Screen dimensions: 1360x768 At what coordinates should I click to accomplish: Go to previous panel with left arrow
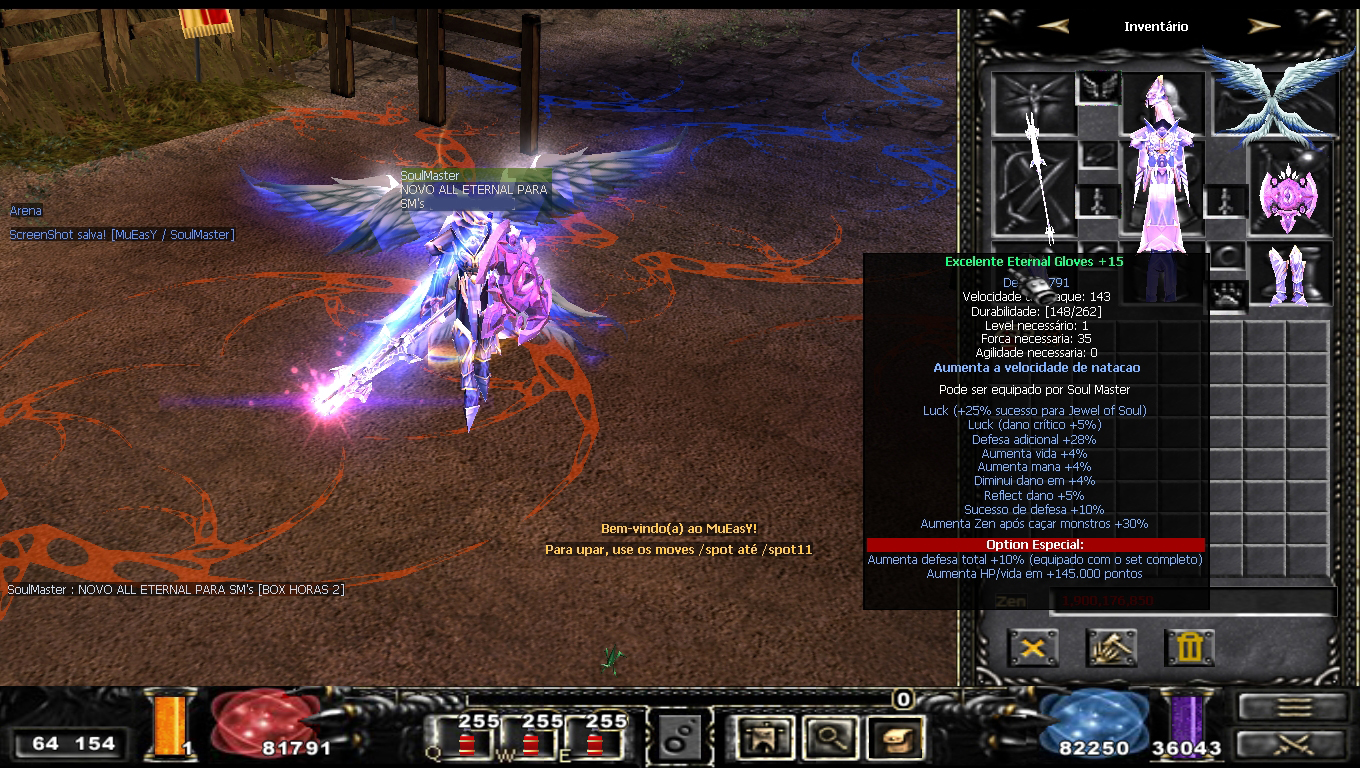click(x=1053, y=27)
